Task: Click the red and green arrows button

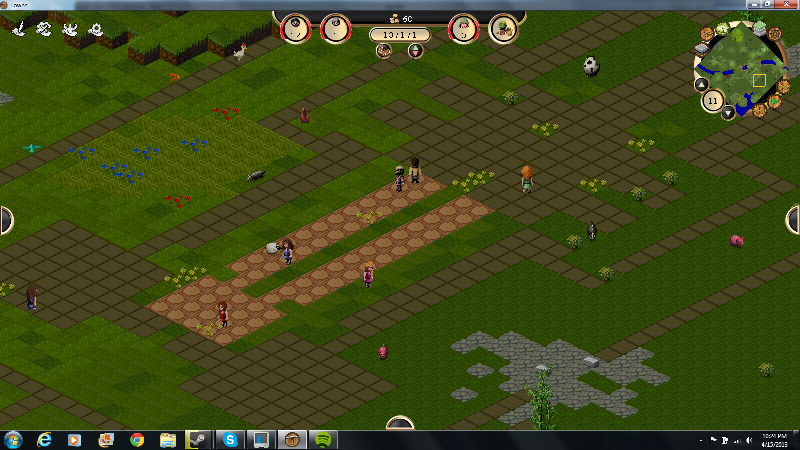Action: [x=415, y=50]
